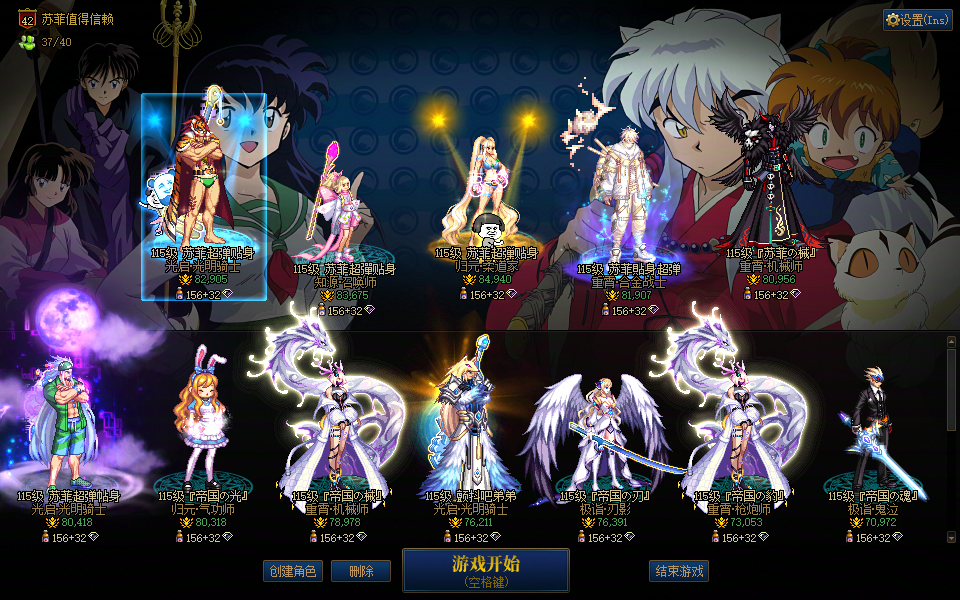Open 设置 (Ins) settings

[917, 20]
